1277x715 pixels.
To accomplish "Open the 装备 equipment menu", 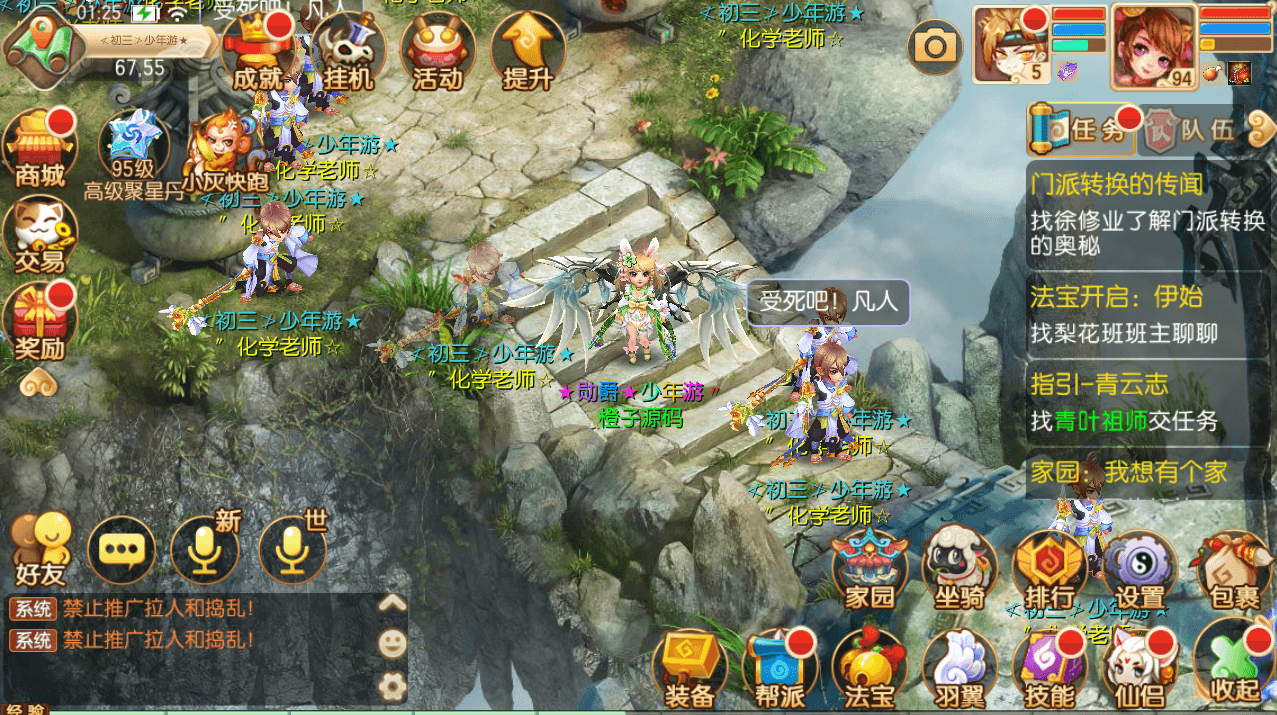I will (x=689, y=668).
